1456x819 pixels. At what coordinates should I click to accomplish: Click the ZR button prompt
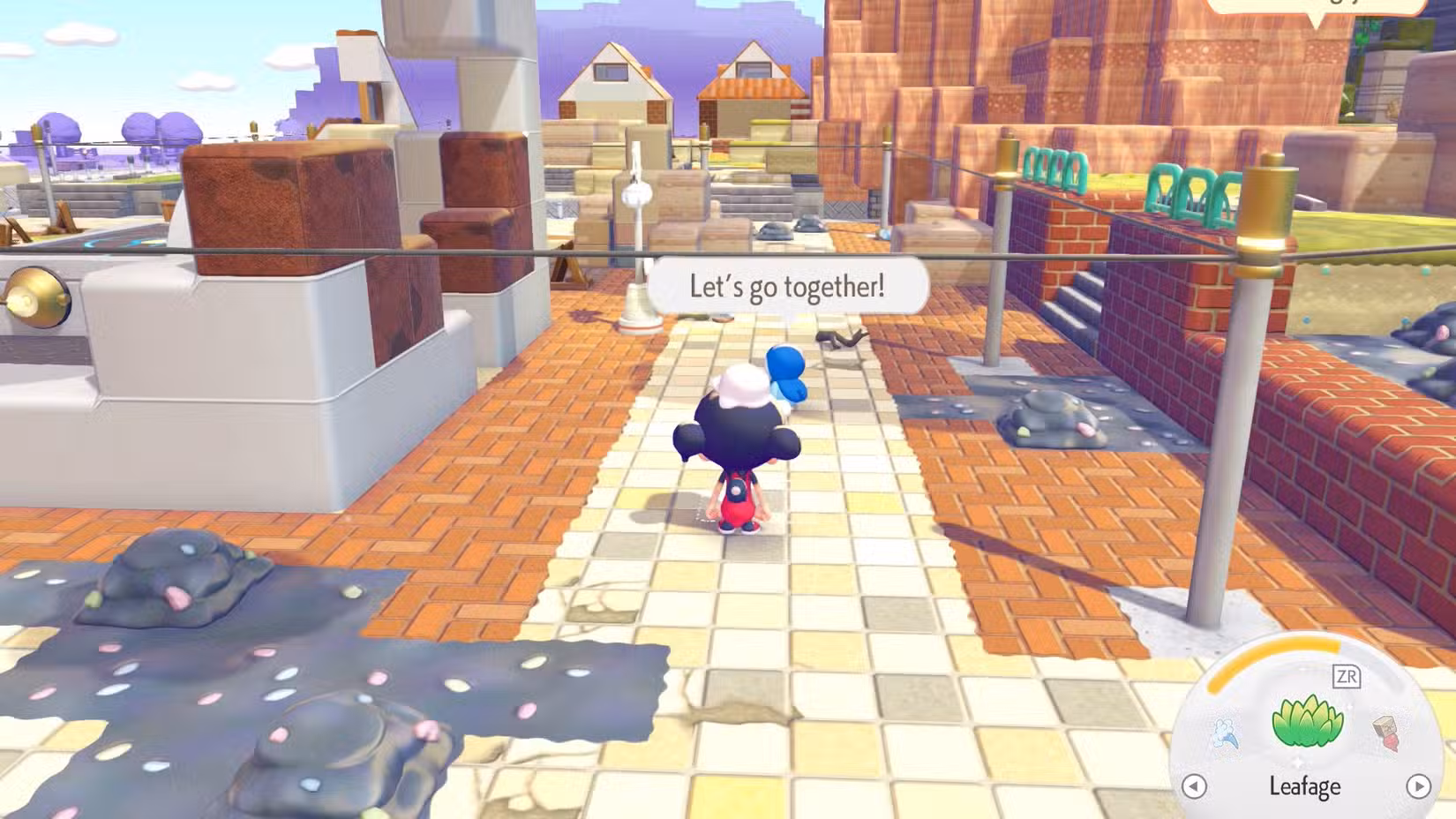point(1347,677)
